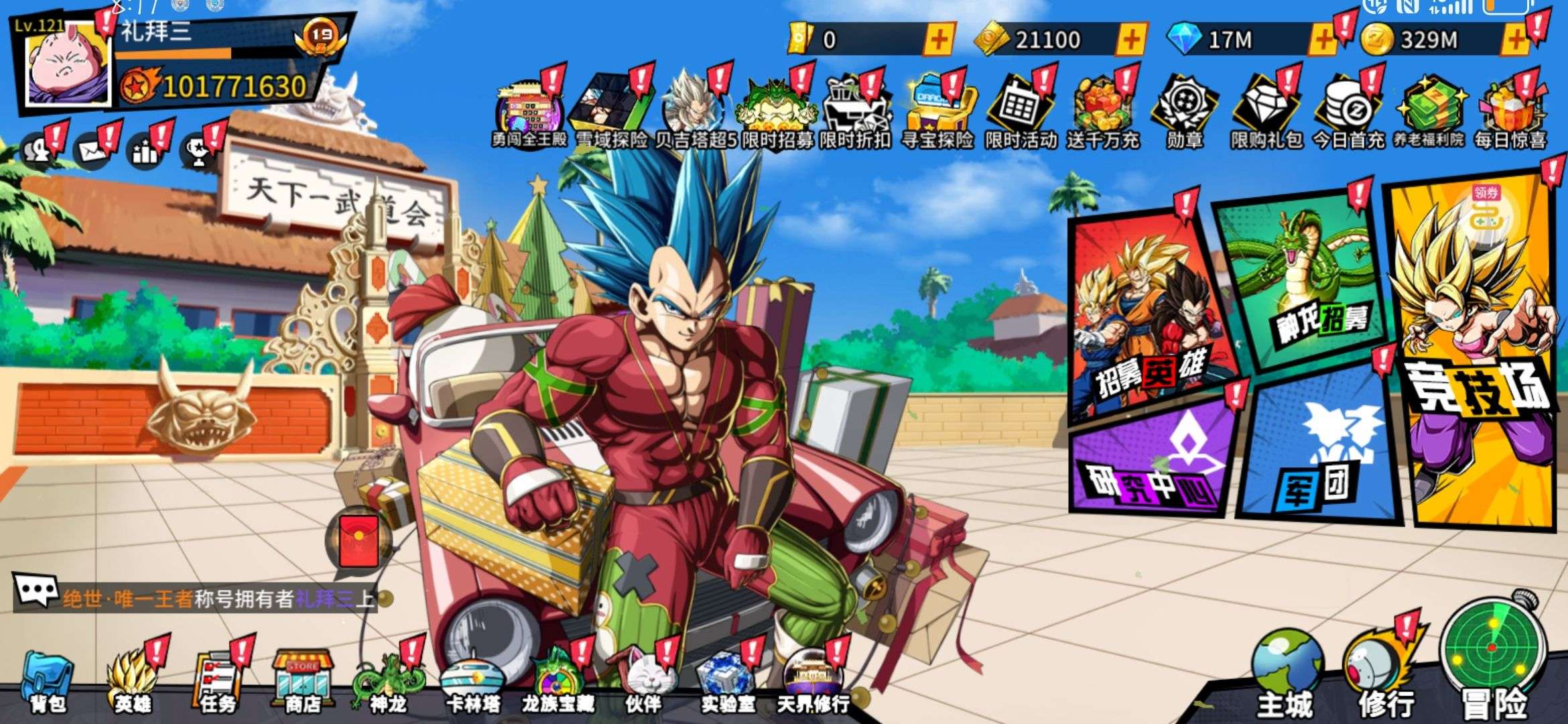Open the 英雄 heroes menu
This screenshot has height=724, width=1568.
(x=132, y=680)
